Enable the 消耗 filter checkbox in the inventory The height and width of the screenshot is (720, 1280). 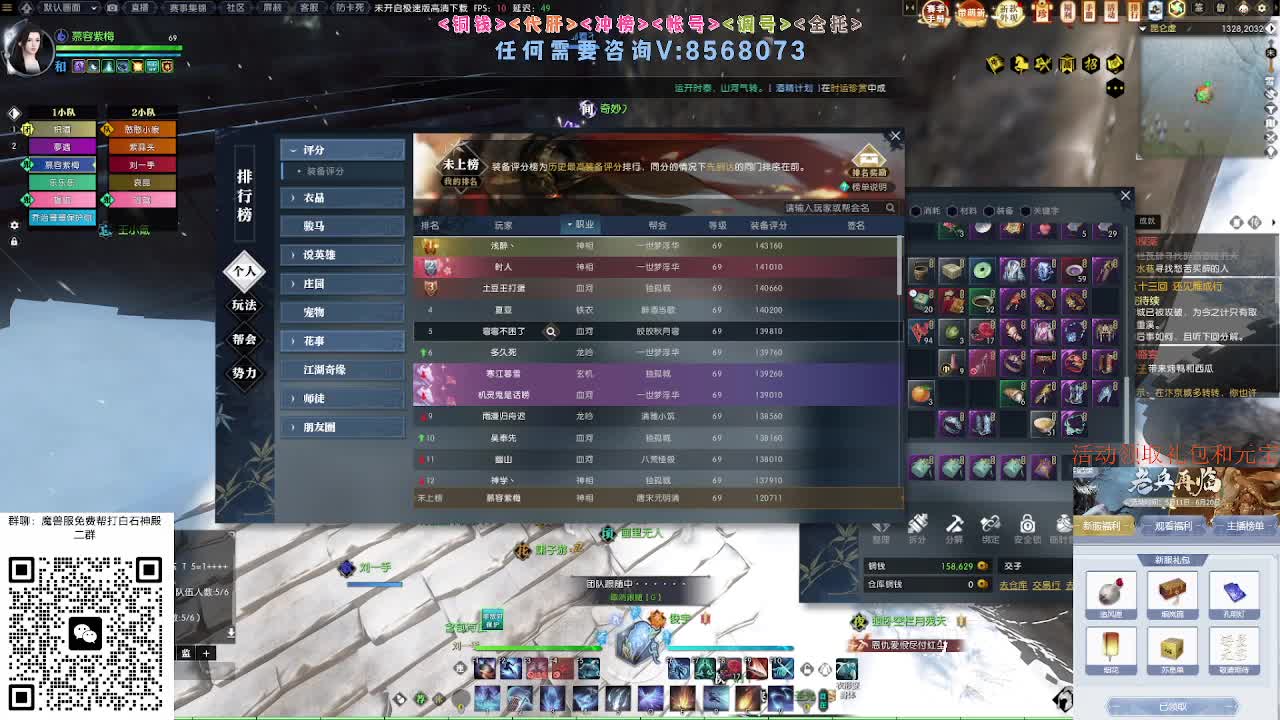pyautogui.click(x=917, y=211)
